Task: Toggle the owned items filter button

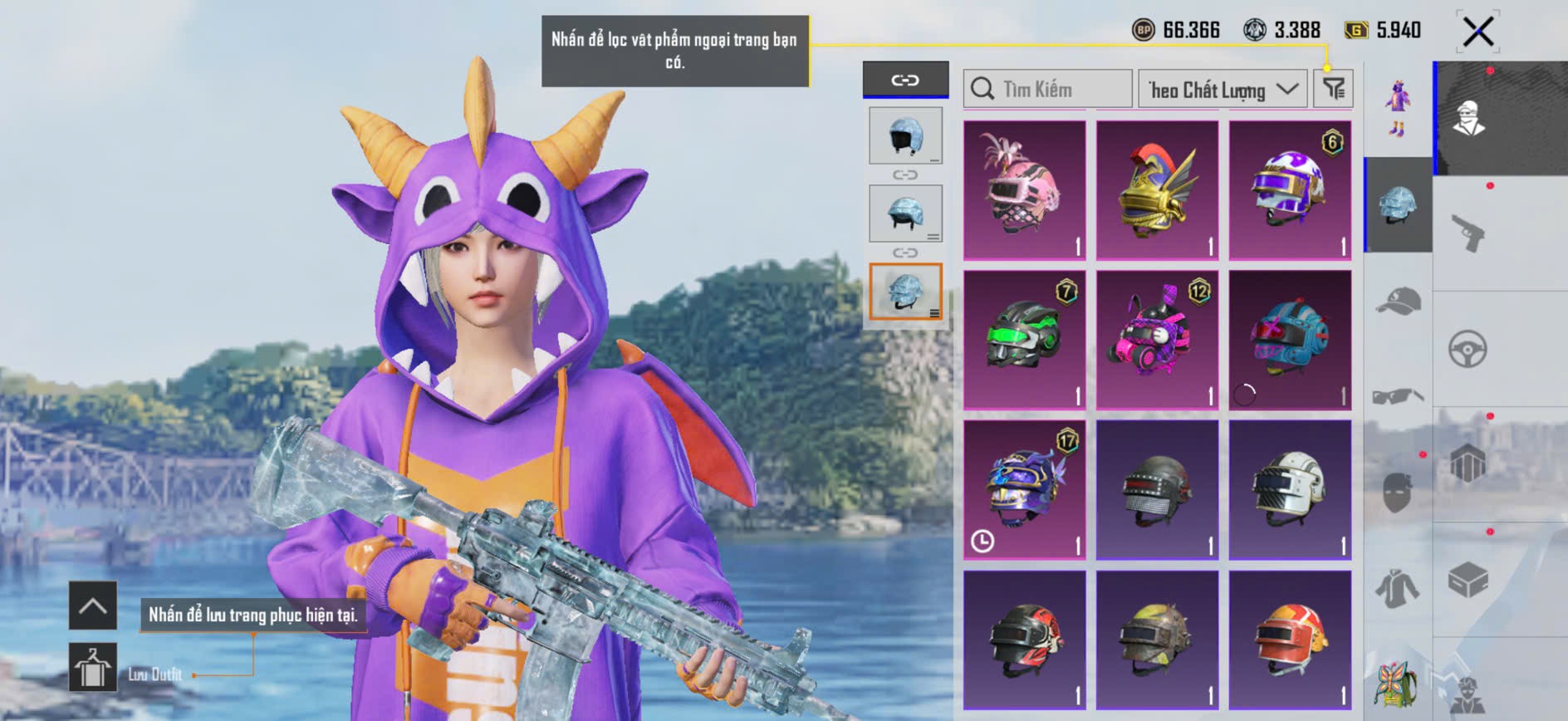Action: coord(1334,88)
